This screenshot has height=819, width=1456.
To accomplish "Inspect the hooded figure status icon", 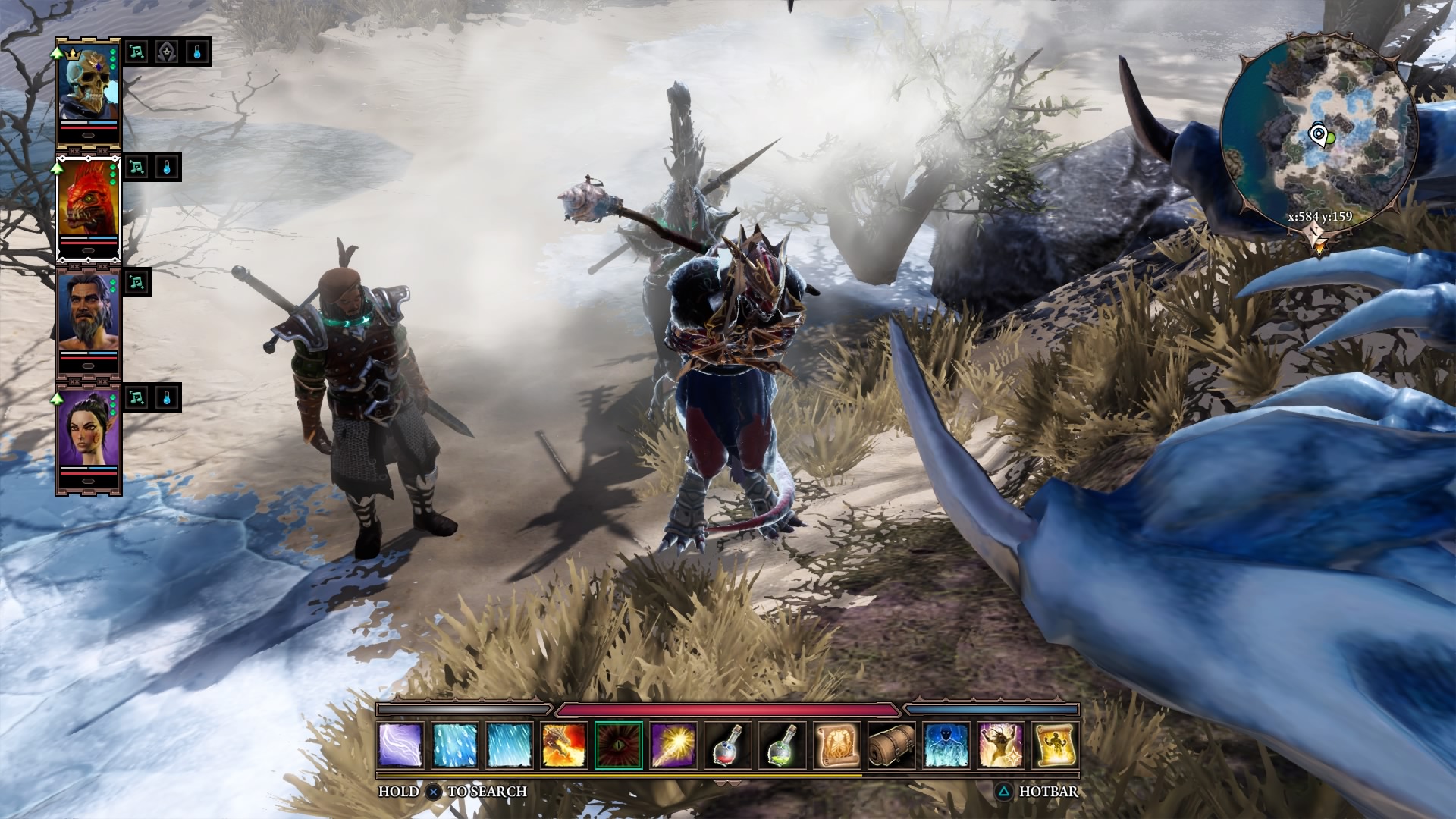I will [167, 52].
